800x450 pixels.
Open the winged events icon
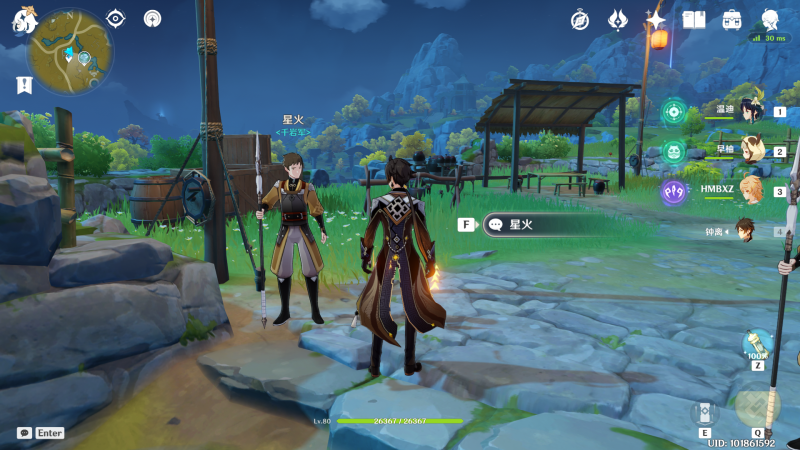[618, 19]
